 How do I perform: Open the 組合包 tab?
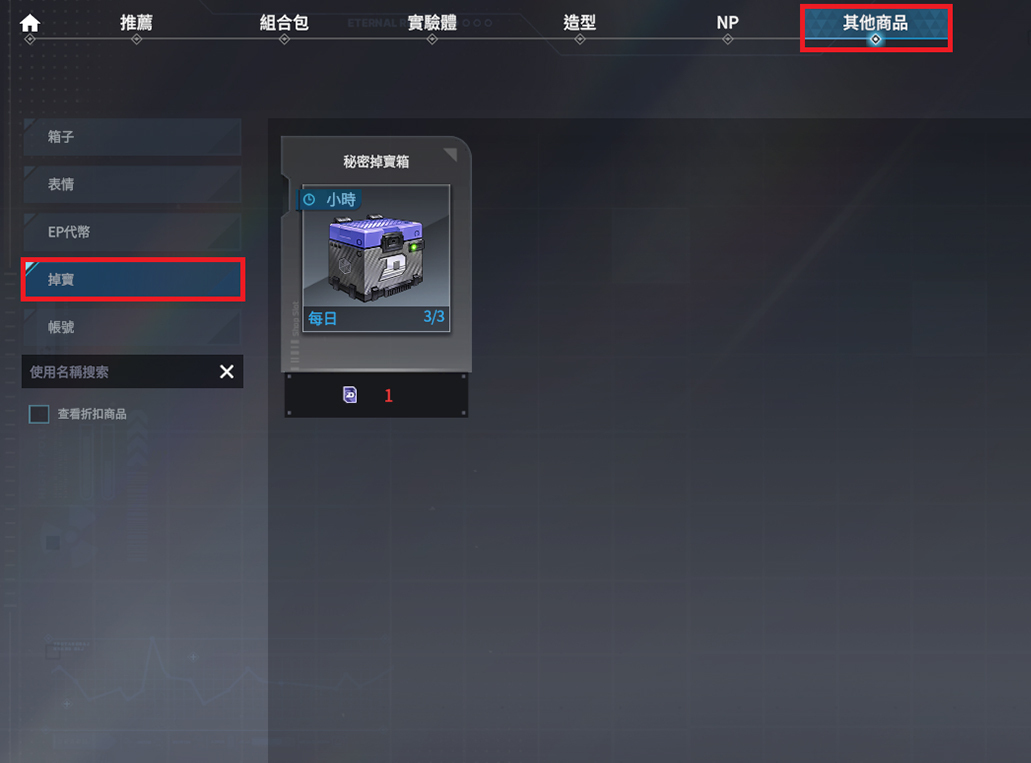(284, 23)
